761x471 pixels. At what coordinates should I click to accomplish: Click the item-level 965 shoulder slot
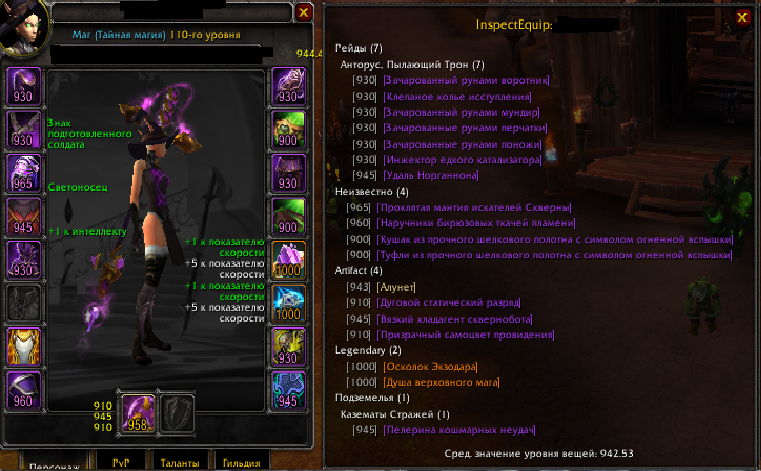24,172
